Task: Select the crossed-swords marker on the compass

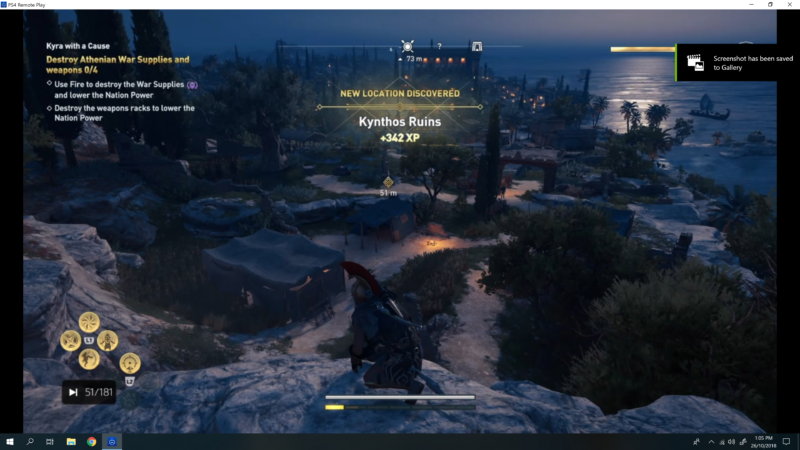Action: click(407, 46)
